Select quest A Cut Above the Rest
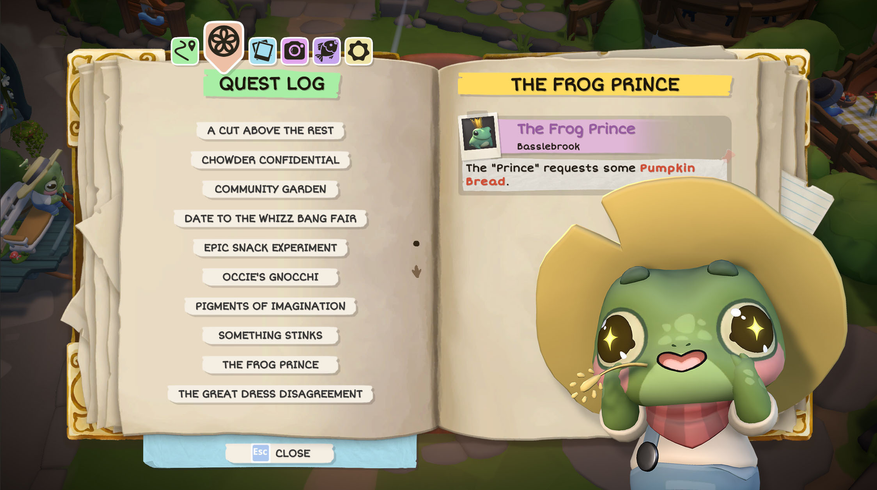Viewport: 877px width, 490px height. tap(270, 131)
